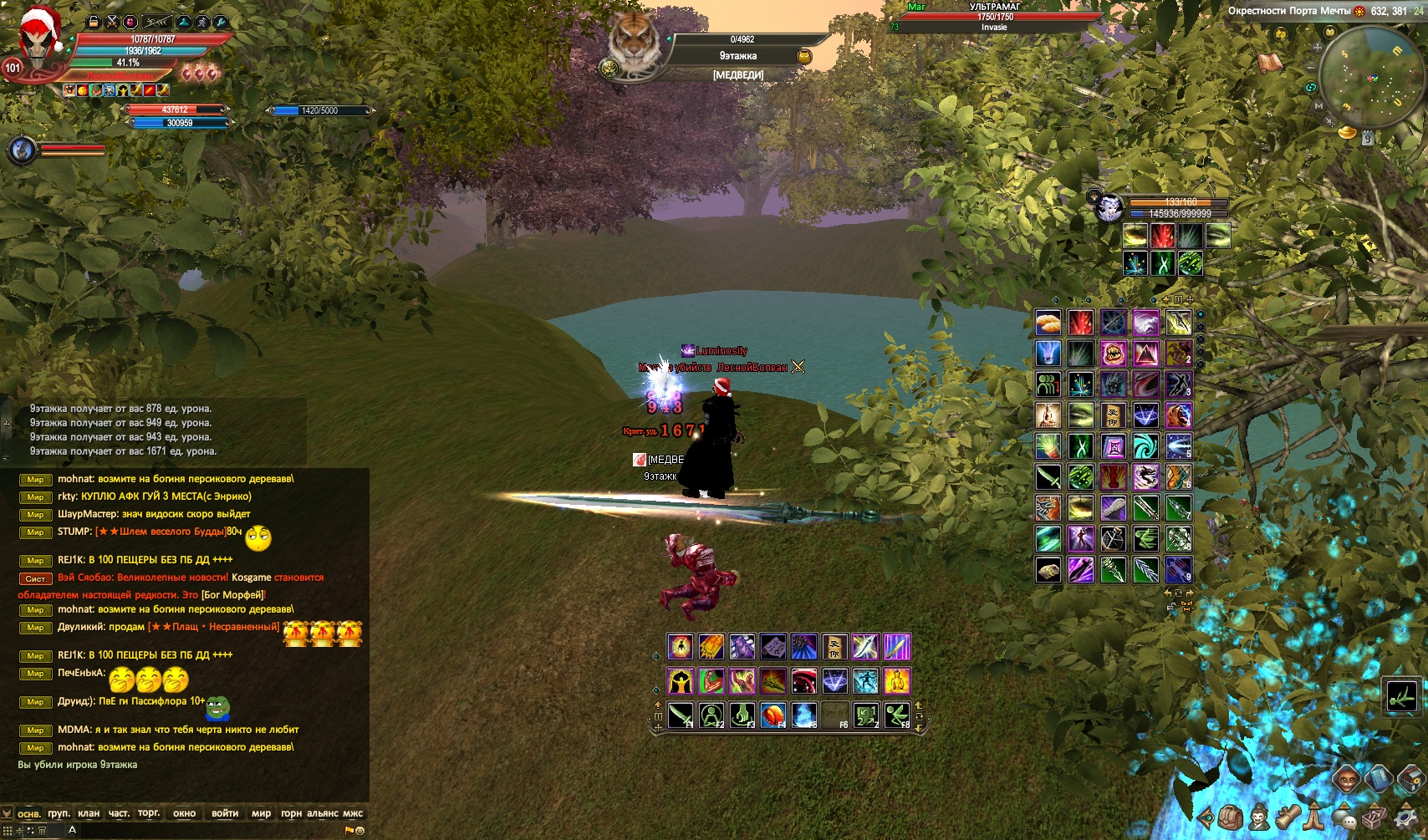Image resolution: width=1428 pixels, height=840 pixels.
Task: Use the red-orange item in the F4 slot
Action: (x=773, y=715)
